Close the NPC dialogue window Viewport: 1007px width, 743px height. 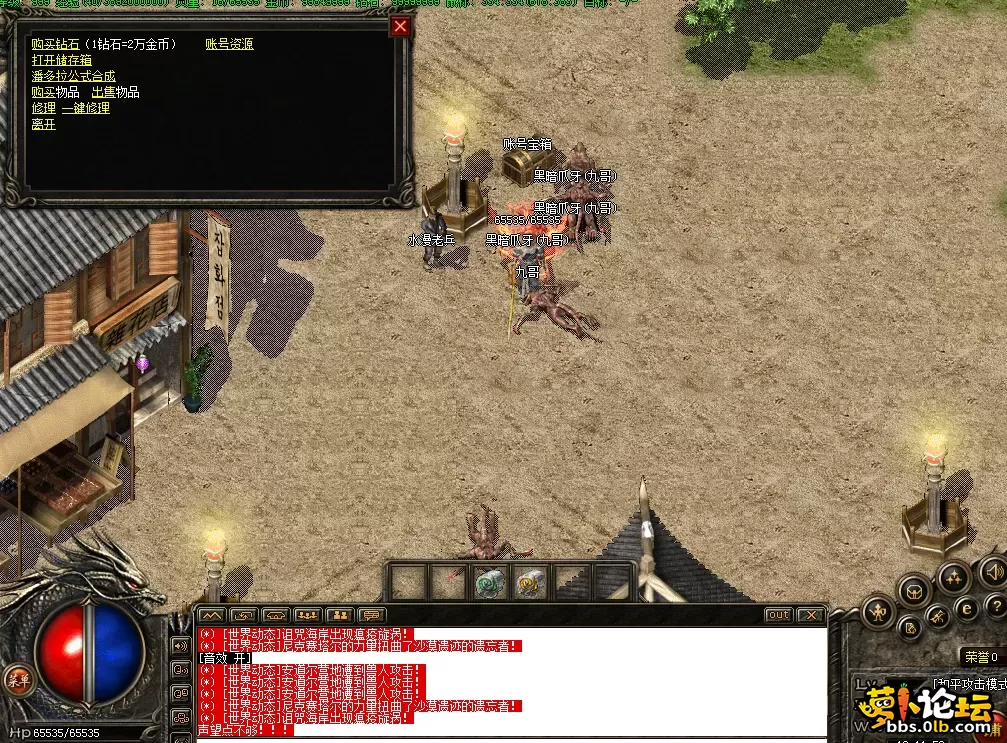(x=400, y=27)
